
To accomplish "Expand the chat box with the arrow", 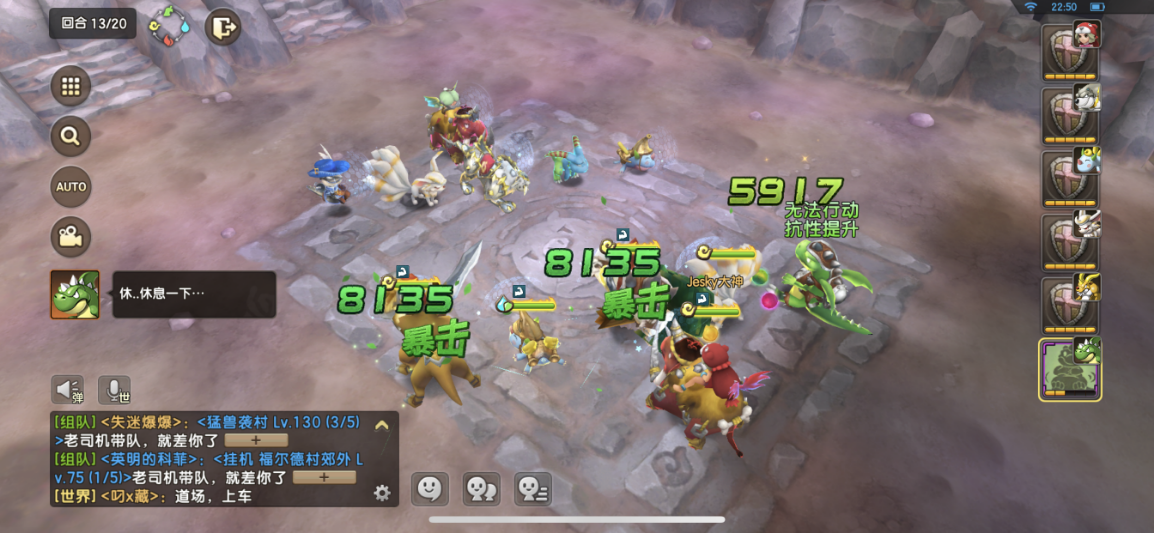I will click(381, 424).
